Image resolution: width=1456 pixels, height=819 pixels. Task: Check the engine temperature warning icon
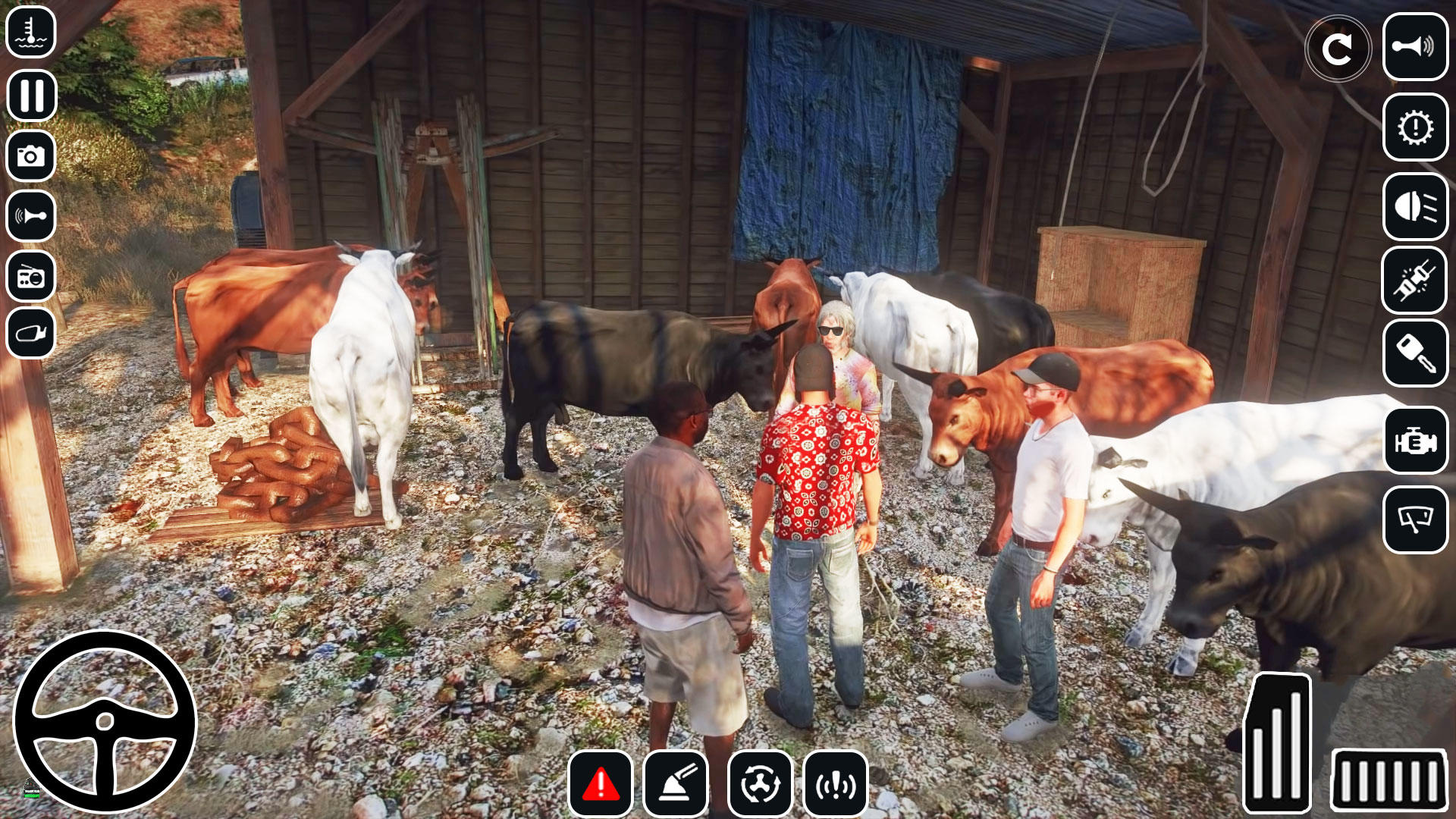pyautogui.click(x=32, y=32)
